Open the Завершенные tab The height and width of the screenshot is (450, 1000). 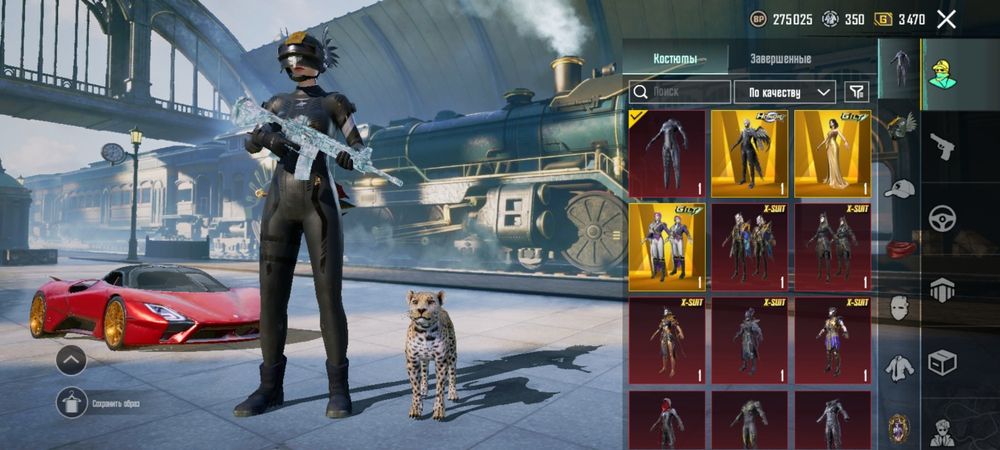[780, 59]
